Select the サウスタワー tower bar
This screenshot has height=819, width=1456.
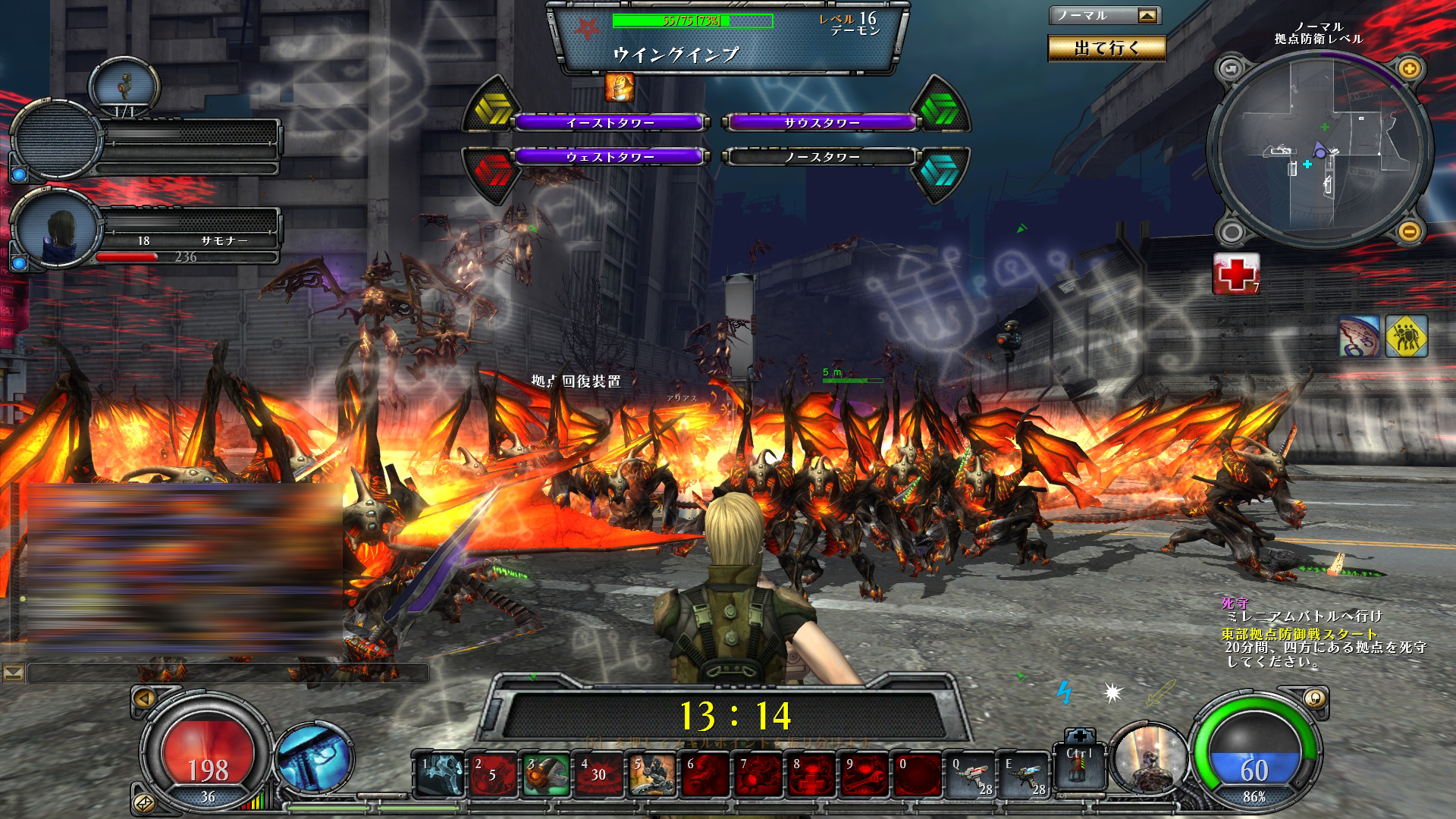tap(821, 122)
